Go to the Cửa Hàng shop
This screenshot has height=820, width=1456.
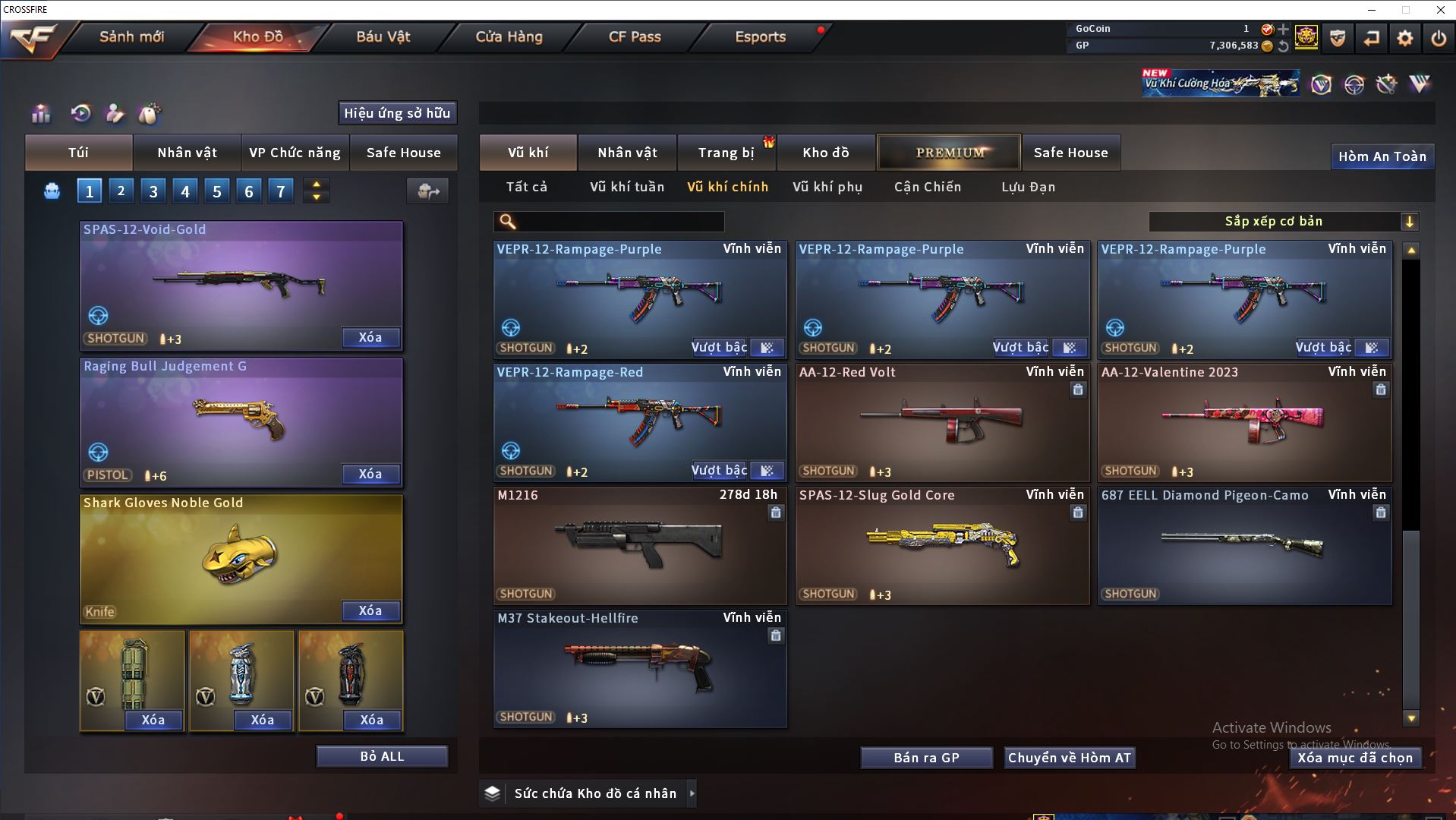[x=509, y=36]
